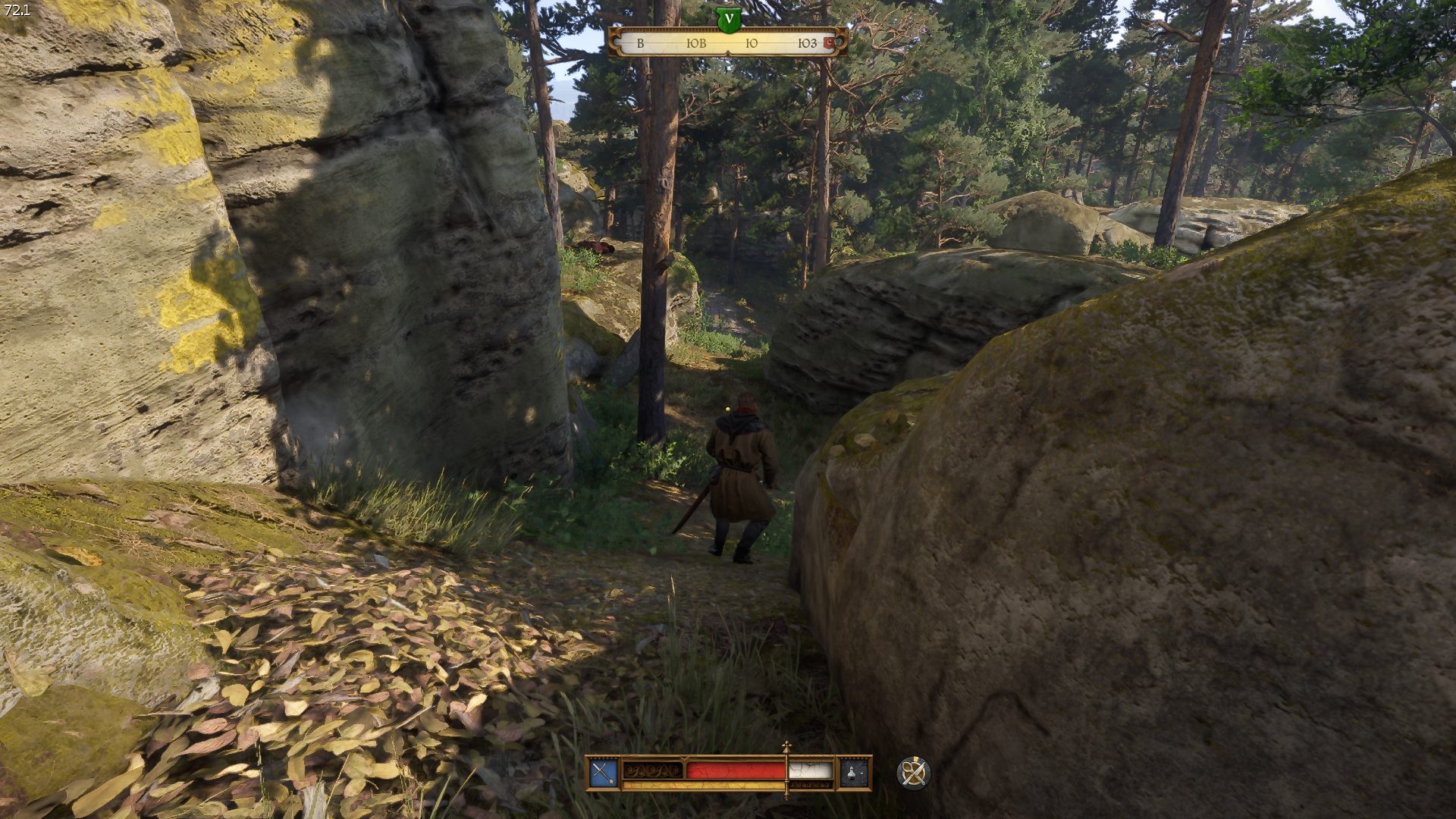The width and height of the screenshot is (1456, 819).
Task: Select the blue weapon slot with crossed sticks
Action: coord(604,773)
